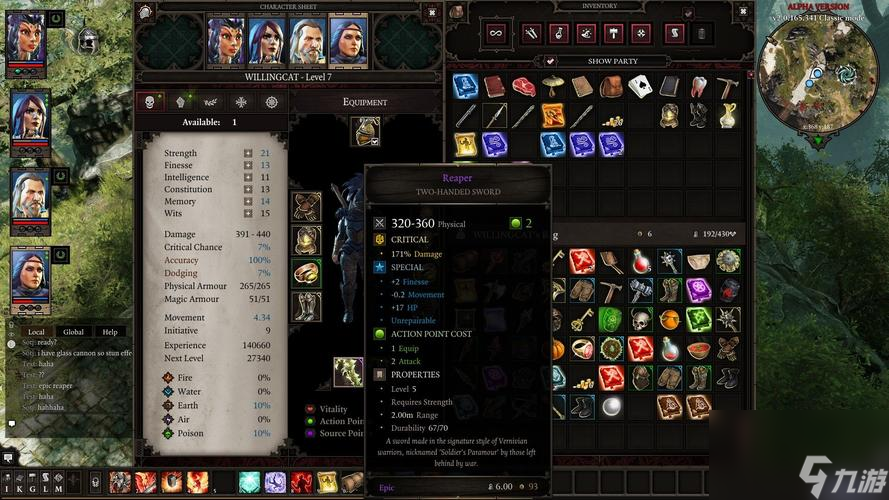This screenshot has width=889, height=500.
Task: Select the Local chat tab
Action: point(36,332)
